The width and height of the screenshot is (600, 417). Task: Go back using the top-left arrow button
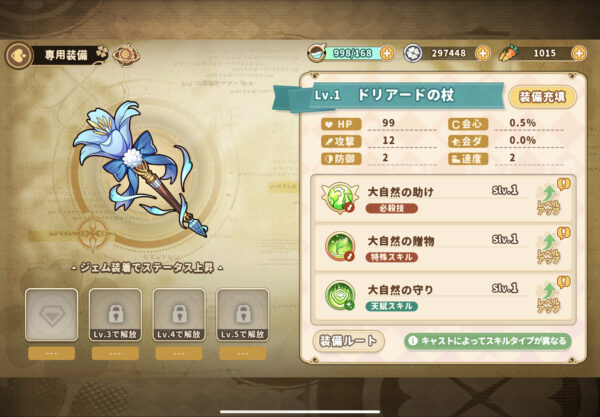tap(17, 55)
